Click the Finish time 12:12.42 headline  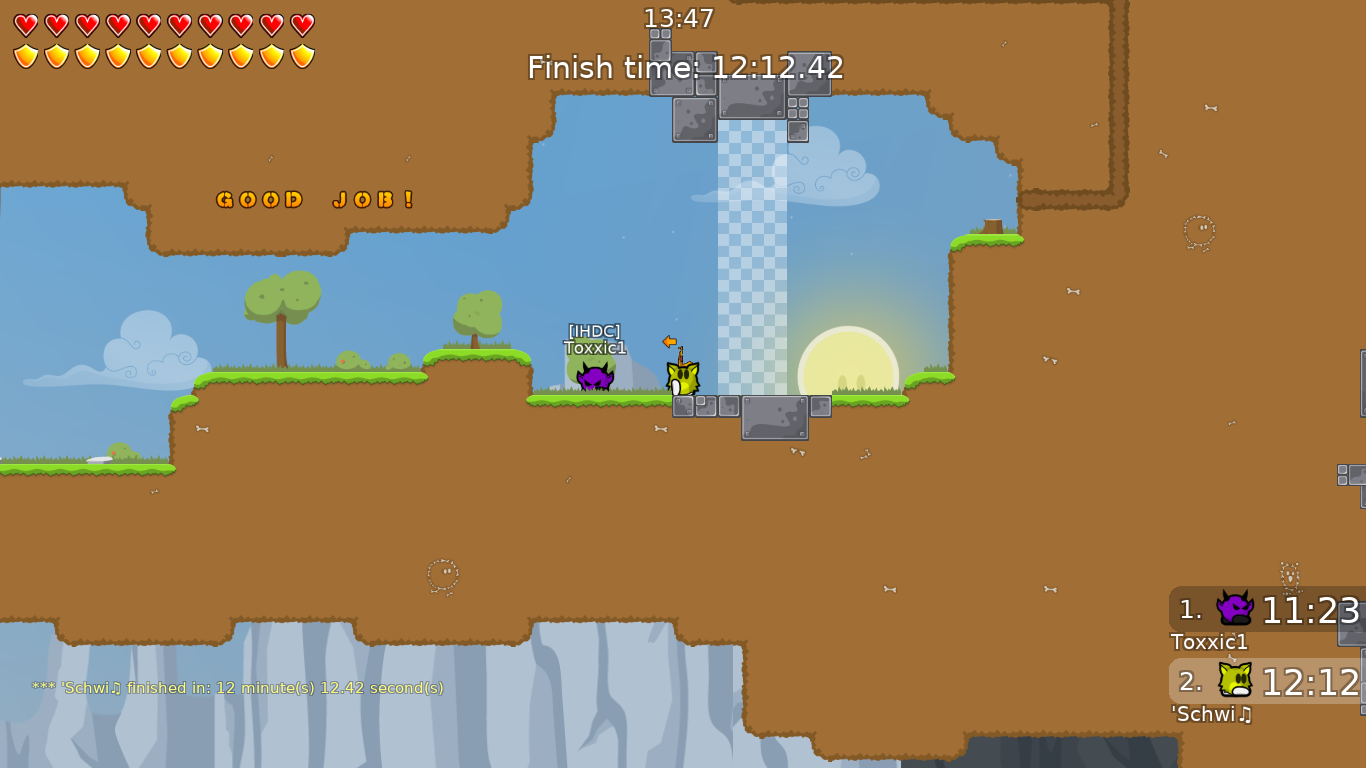click(x=686, y=67)
